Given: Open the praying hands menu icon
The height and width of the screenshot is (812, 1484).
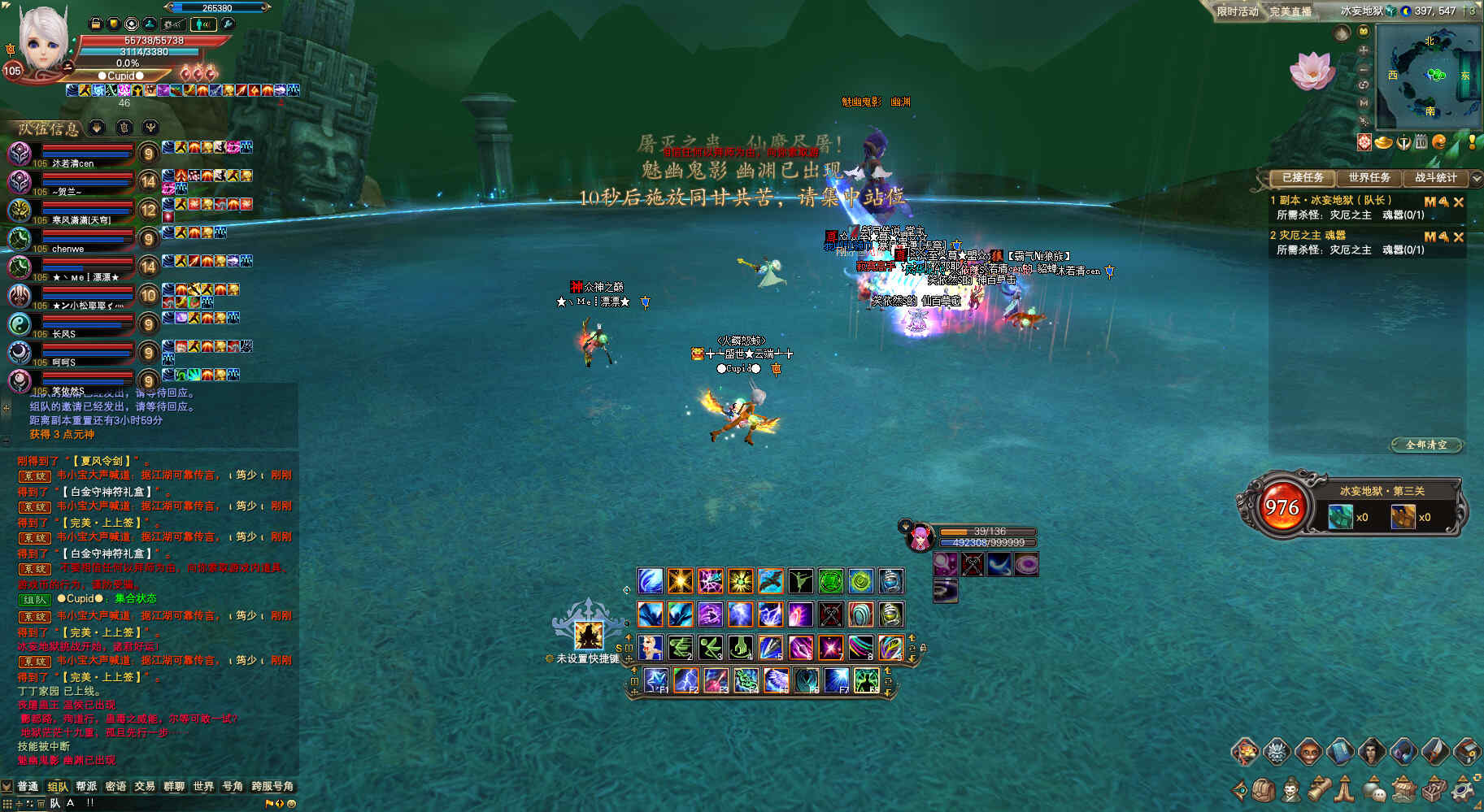Looking at the screenshot, I should (x=1346, y=789).
